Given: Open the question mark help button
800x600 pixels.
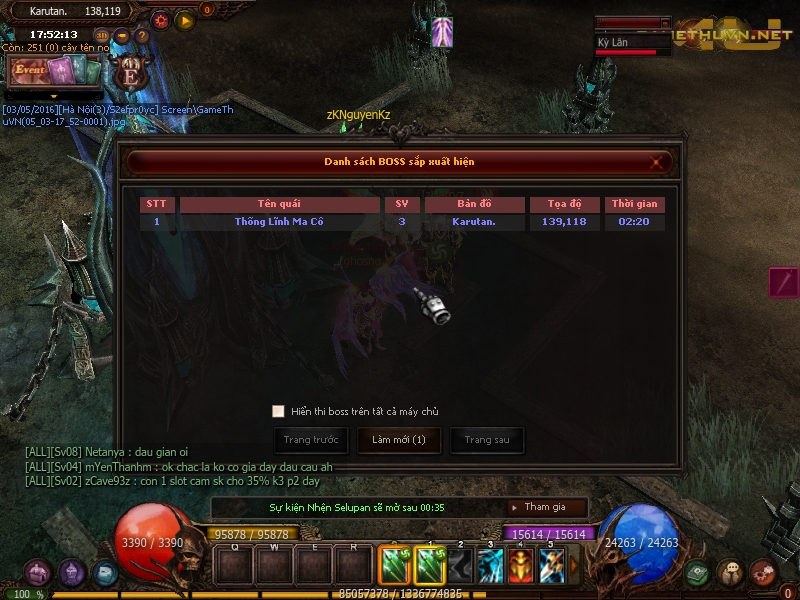Looking at the screenshot, I should (141, 36).
